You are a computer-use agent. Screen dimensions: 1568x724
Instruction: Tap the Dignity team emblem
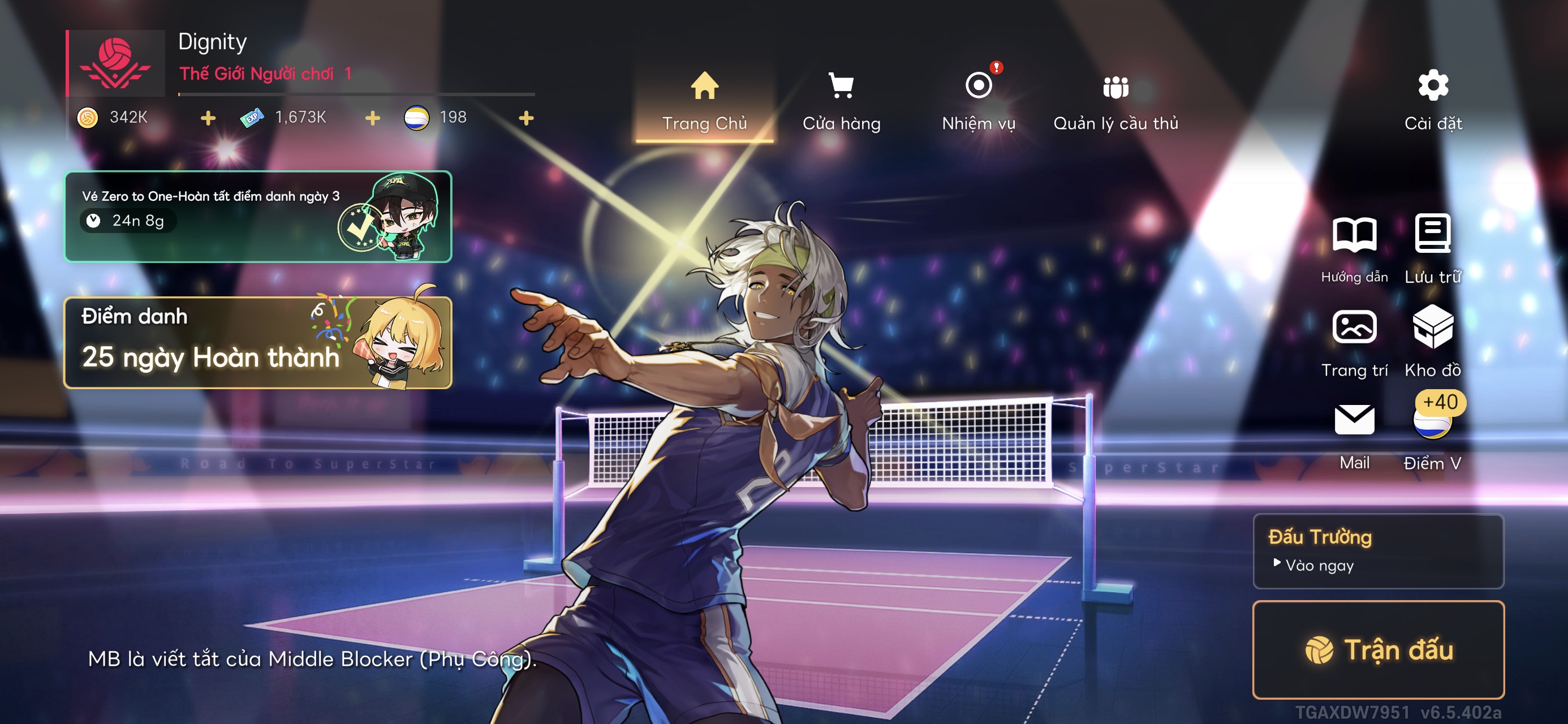click(x=115, y=63)
